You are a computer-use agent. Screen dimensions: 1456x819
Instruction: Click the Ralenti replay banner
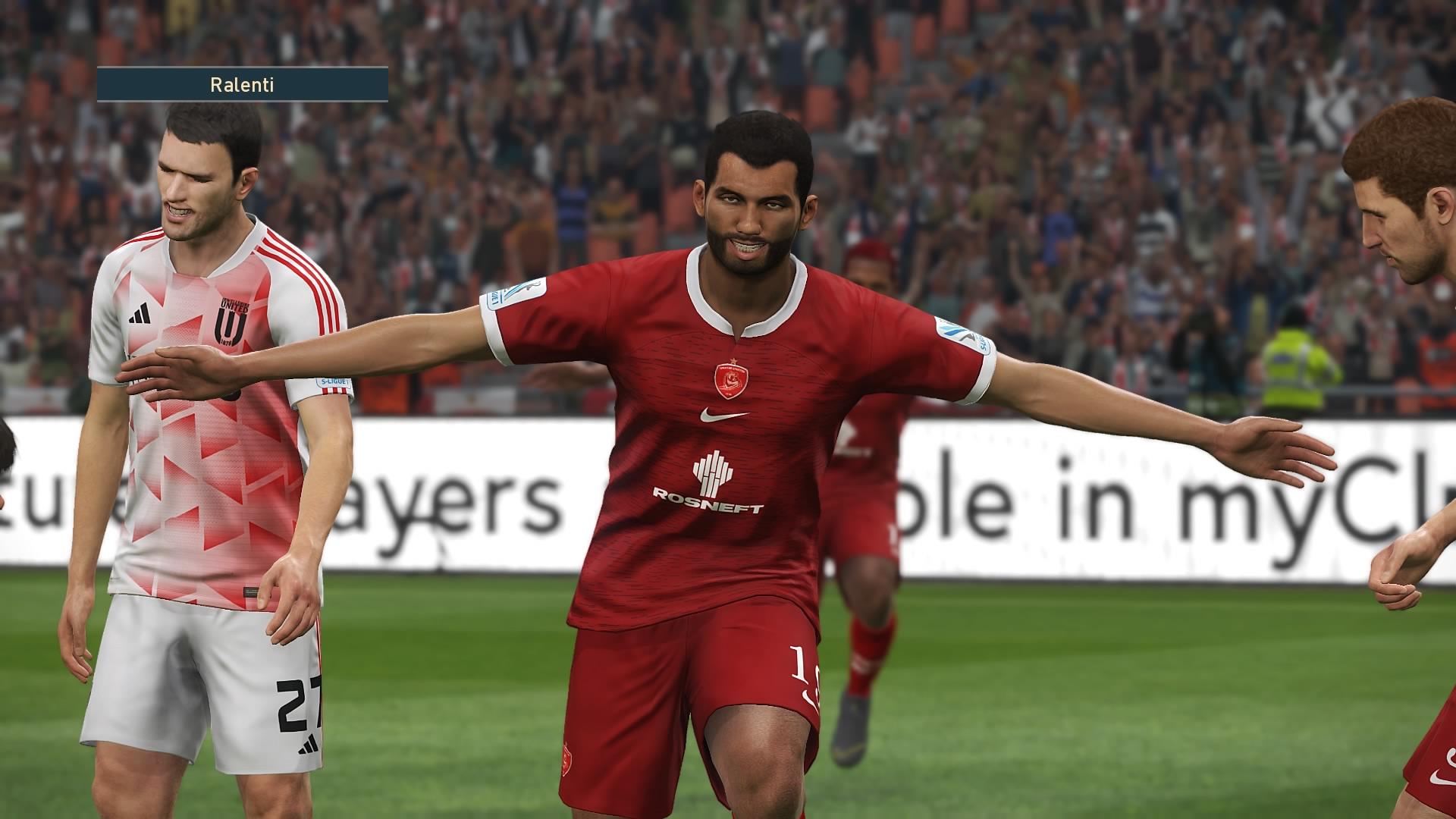(242, 85)
